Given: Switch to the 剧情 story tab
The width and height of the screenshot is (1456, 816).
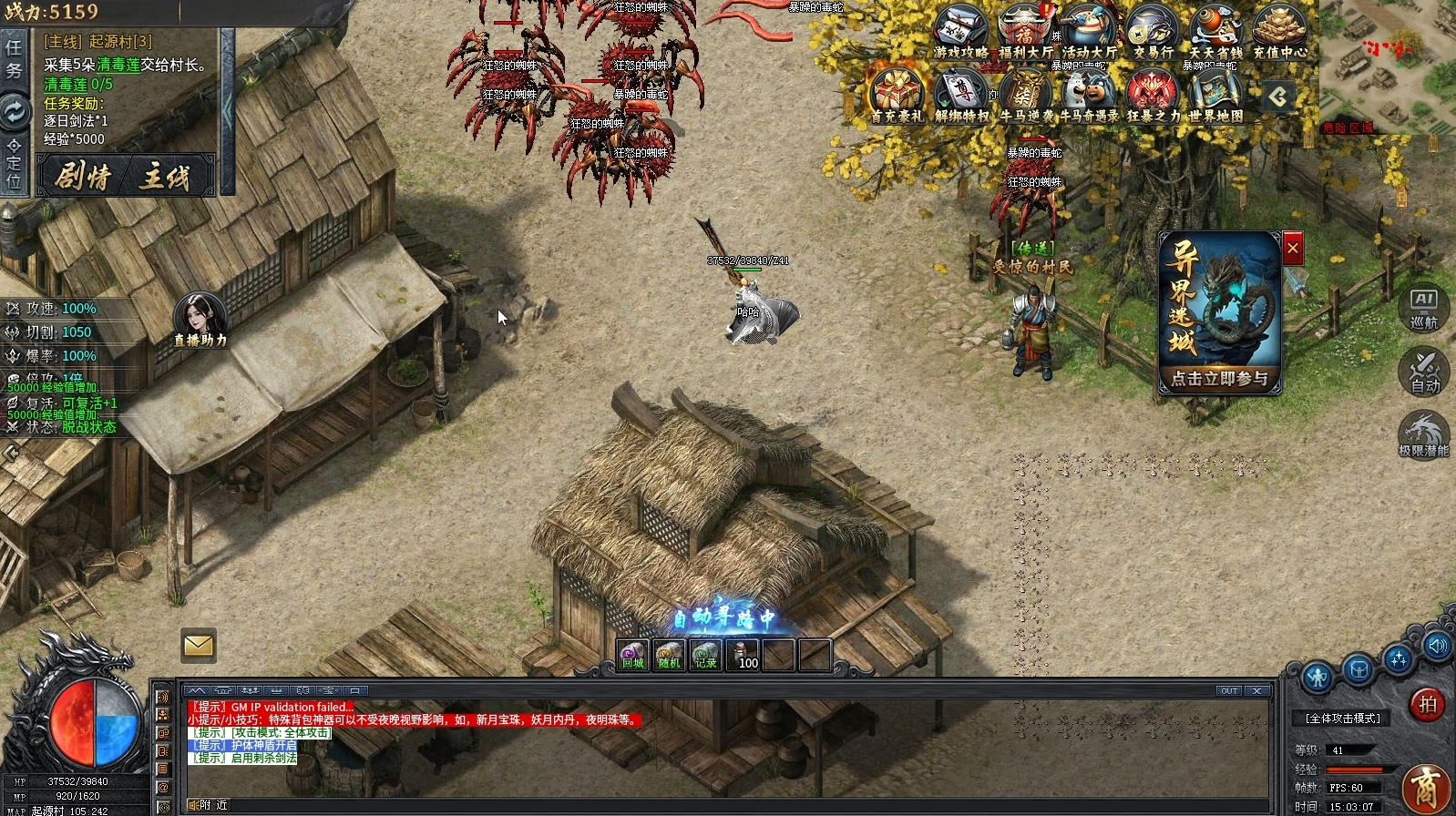Looking at the screenshot, I should [82, 176].
